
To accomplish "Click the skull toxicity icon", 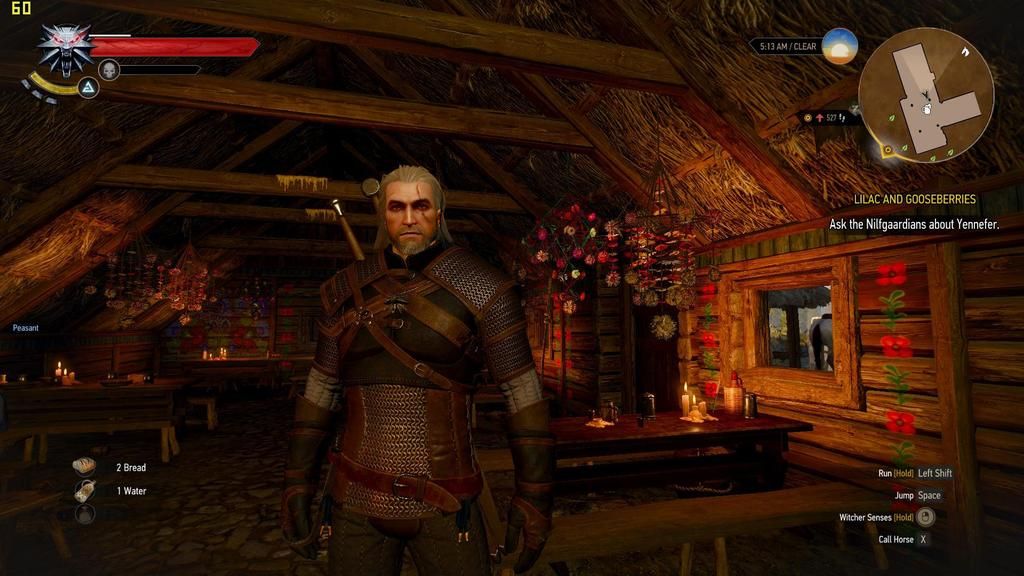I will tap(109, 69).
